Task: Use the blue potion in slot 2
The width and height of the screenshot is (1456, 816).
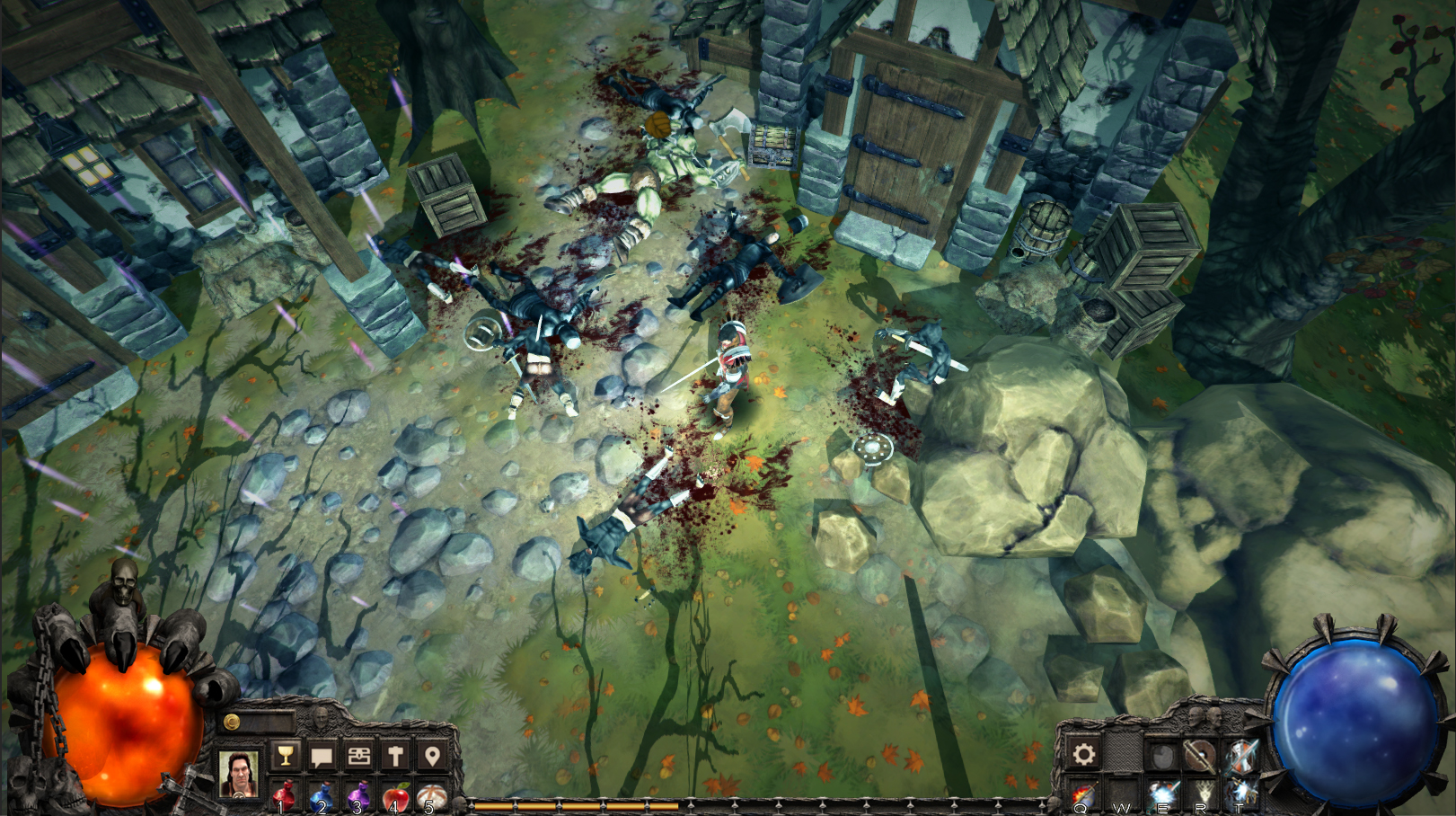Action: coord(323,793)
